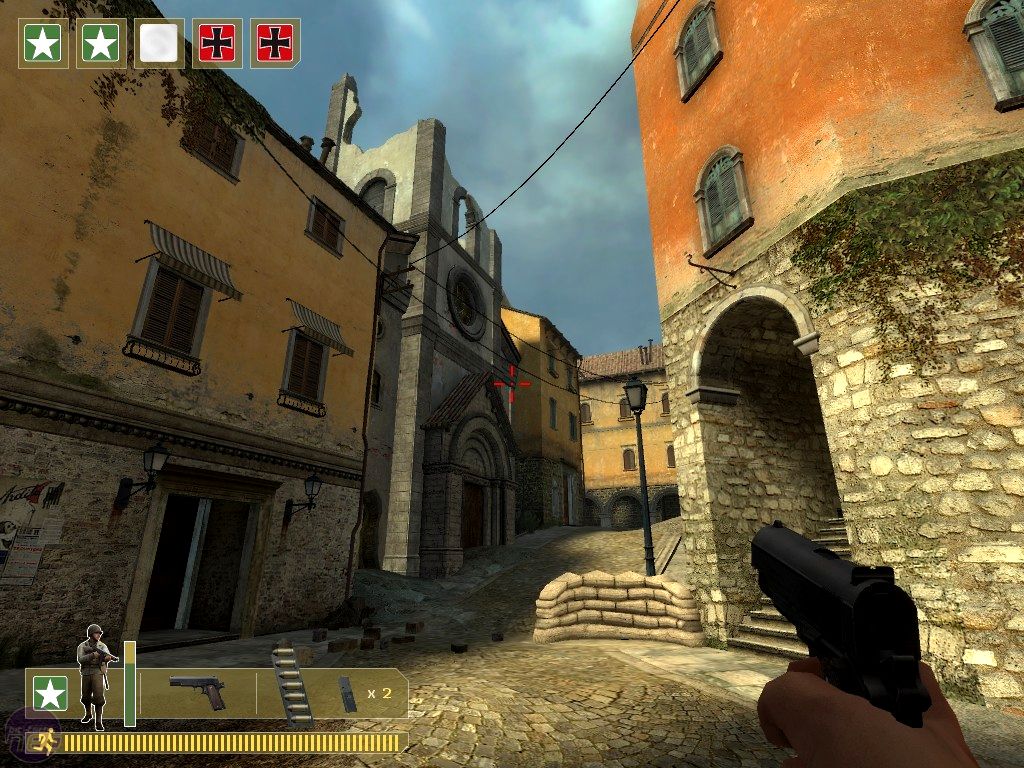The image size is (1024, 768).
Task: Select the neutral white capture flag
Action: pyautogui.click(x=159, y=43)
